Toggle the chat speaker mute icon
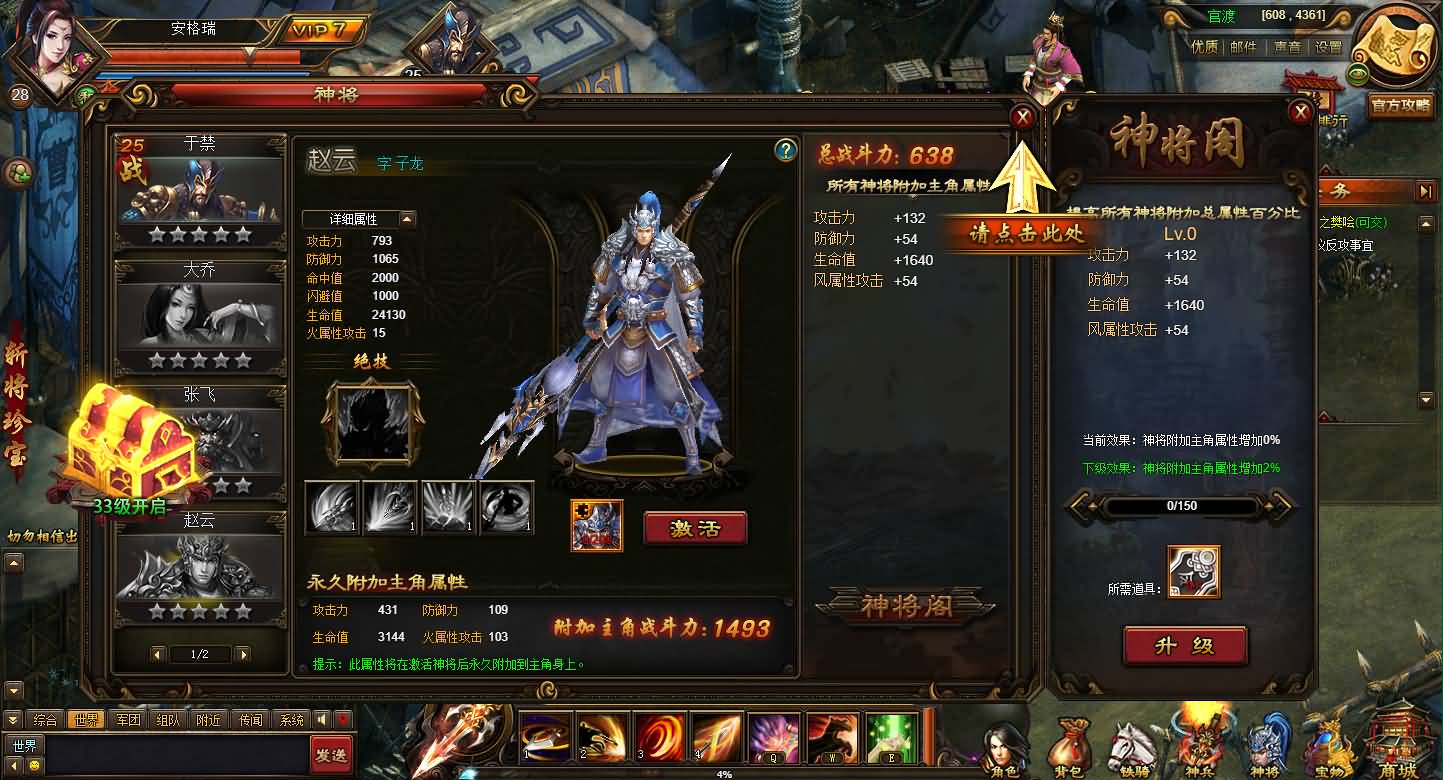Image resolution: width=1443 pixels, height=780 pixels. click(322, 718)
